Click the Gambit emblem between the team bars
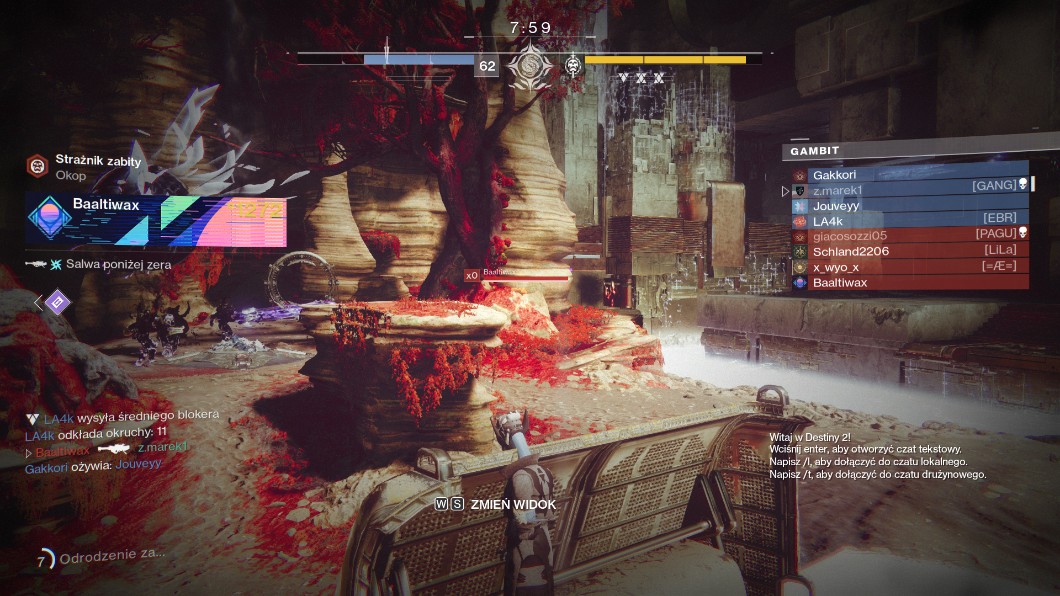 click(x=526, y=67)
